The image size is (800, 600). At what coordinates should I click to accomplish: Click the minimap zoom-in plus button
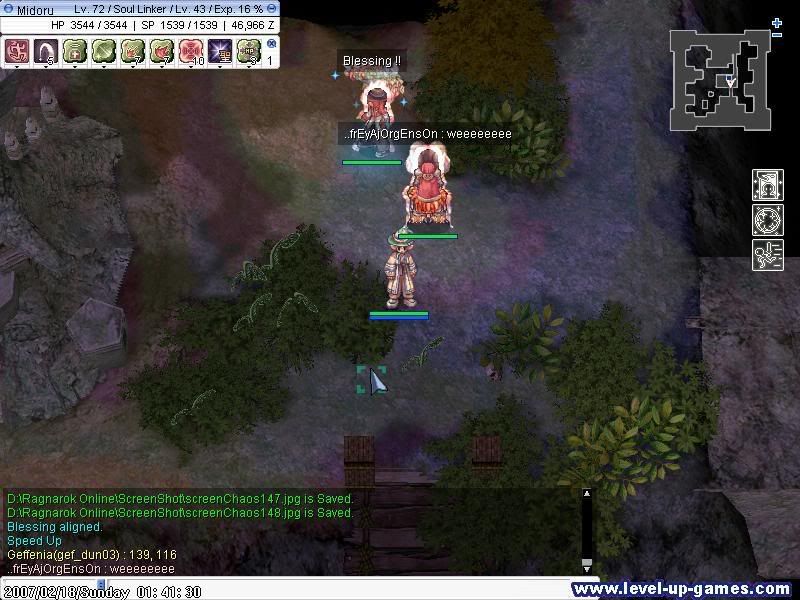coord(777,22)
